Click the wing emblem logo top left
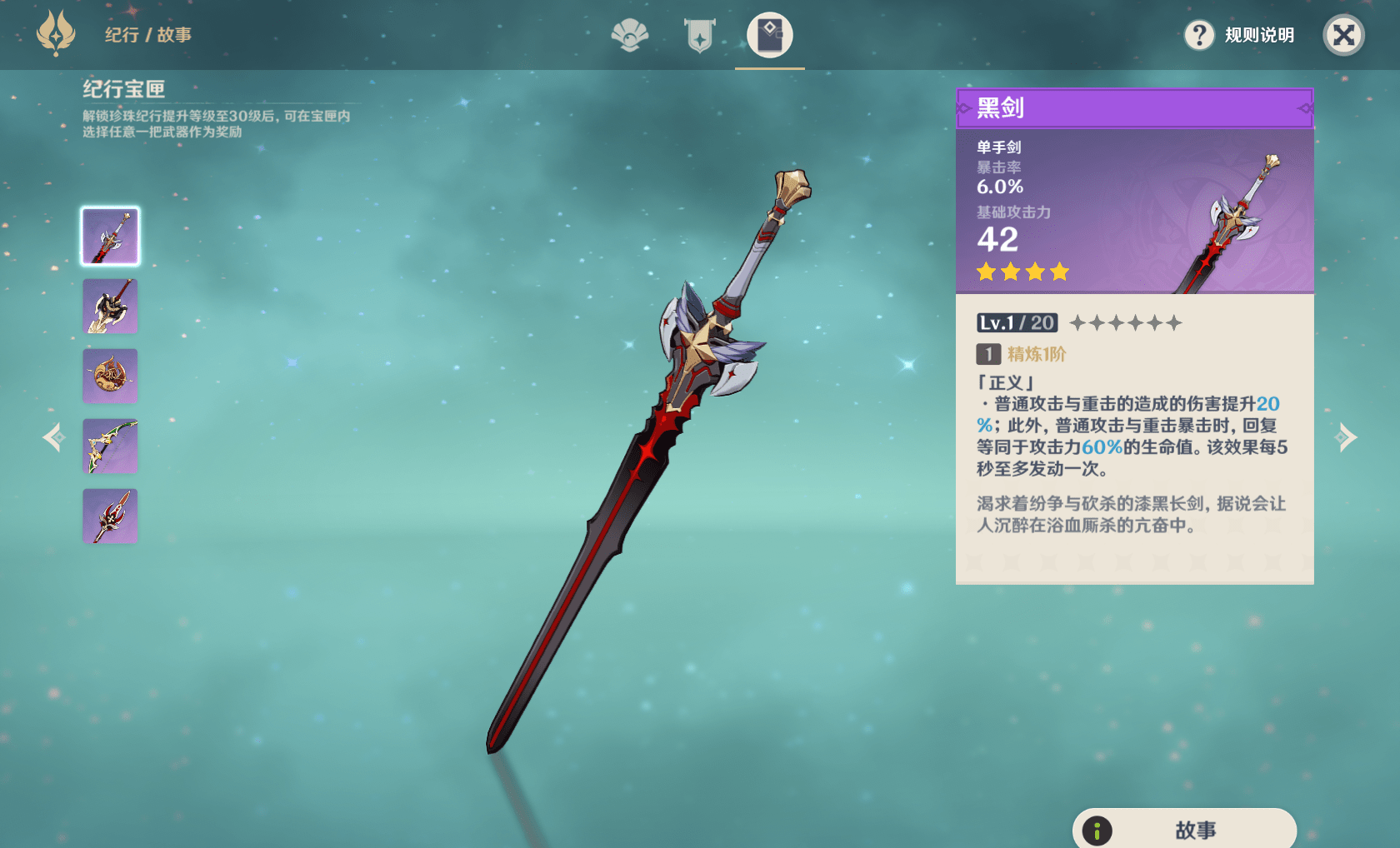This screenshot has width=1400, height=848. (x=54, y=36)
